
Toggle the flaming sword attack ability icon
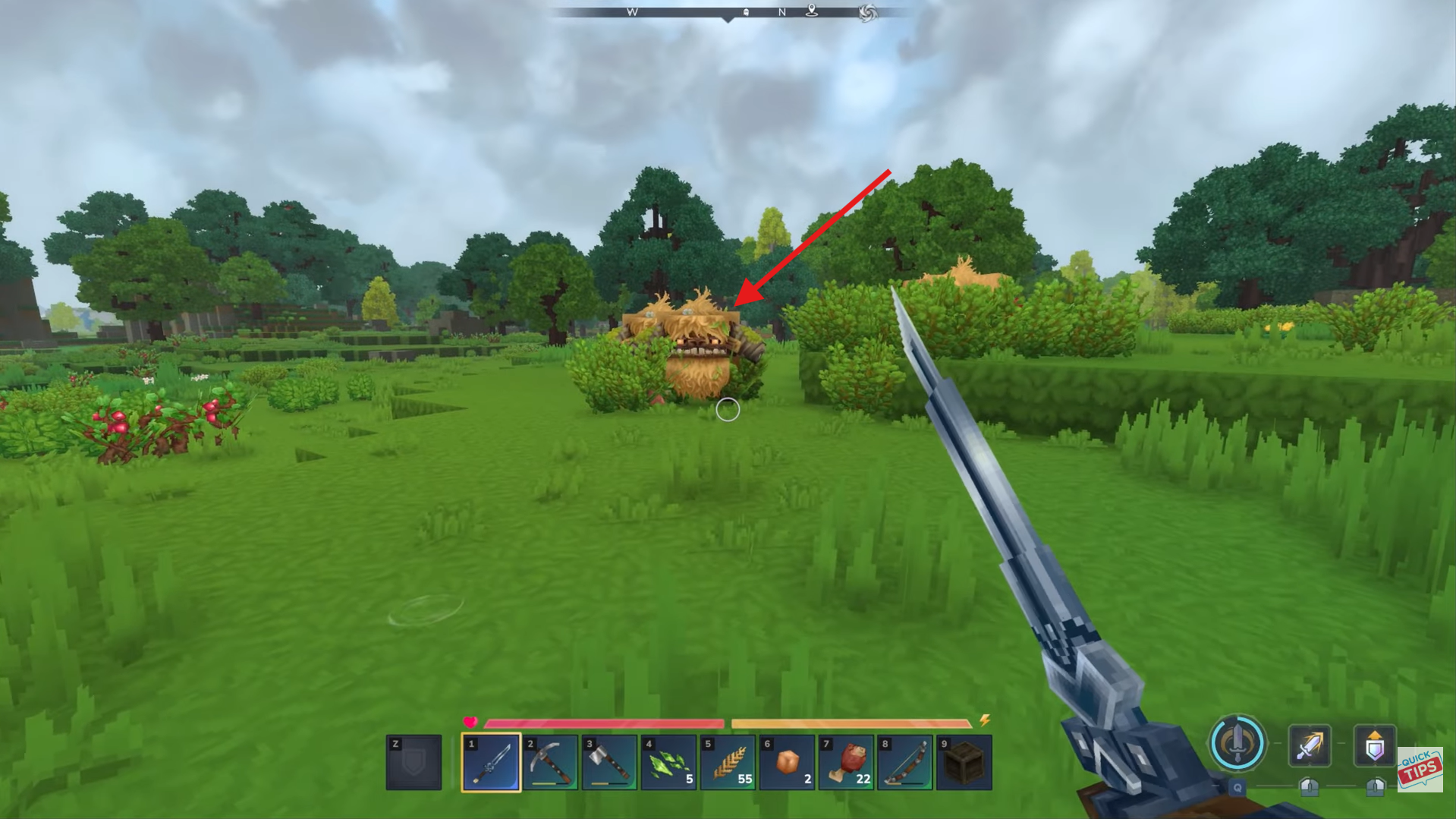[1312, 745]
